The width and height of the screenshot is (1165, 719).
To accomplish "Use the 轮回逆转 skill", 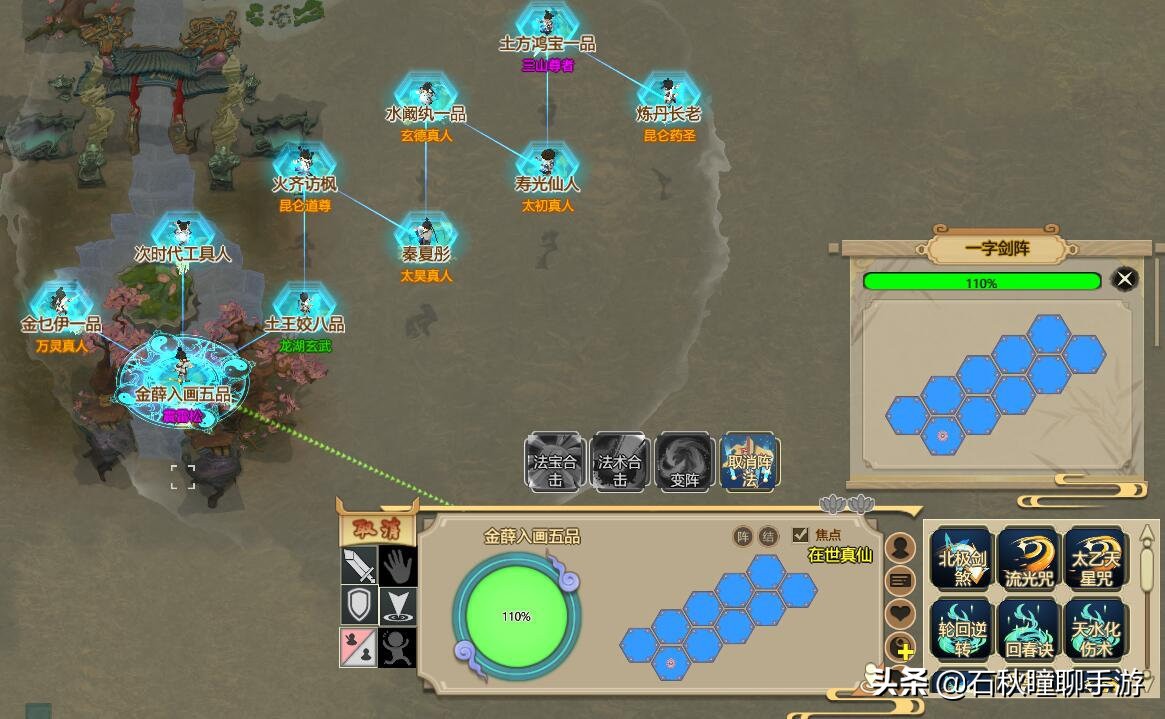I will [x=962, y=629].
